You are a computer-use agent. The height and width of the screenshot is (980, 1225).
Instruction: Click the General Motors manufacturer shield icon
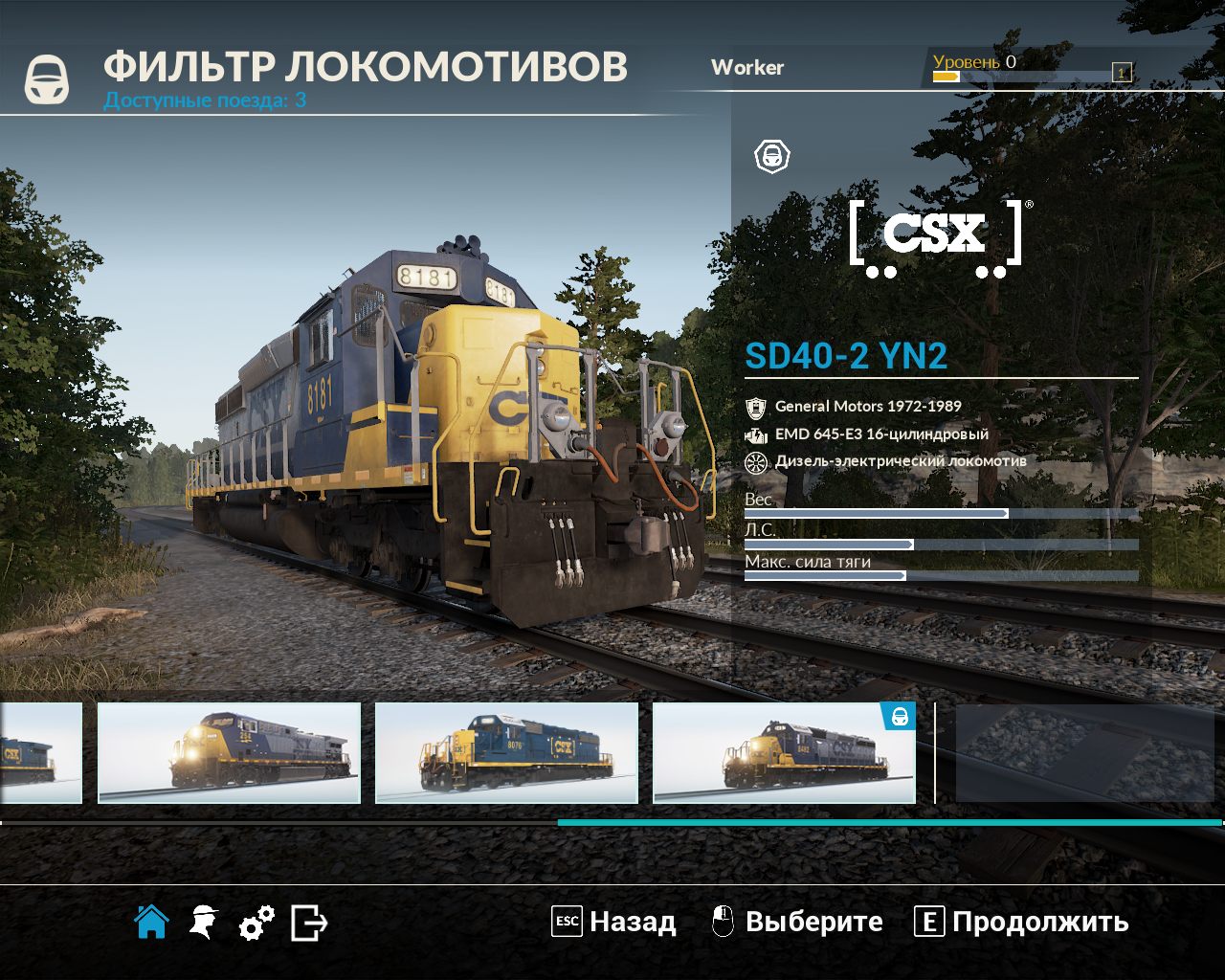tap(757, 406)
